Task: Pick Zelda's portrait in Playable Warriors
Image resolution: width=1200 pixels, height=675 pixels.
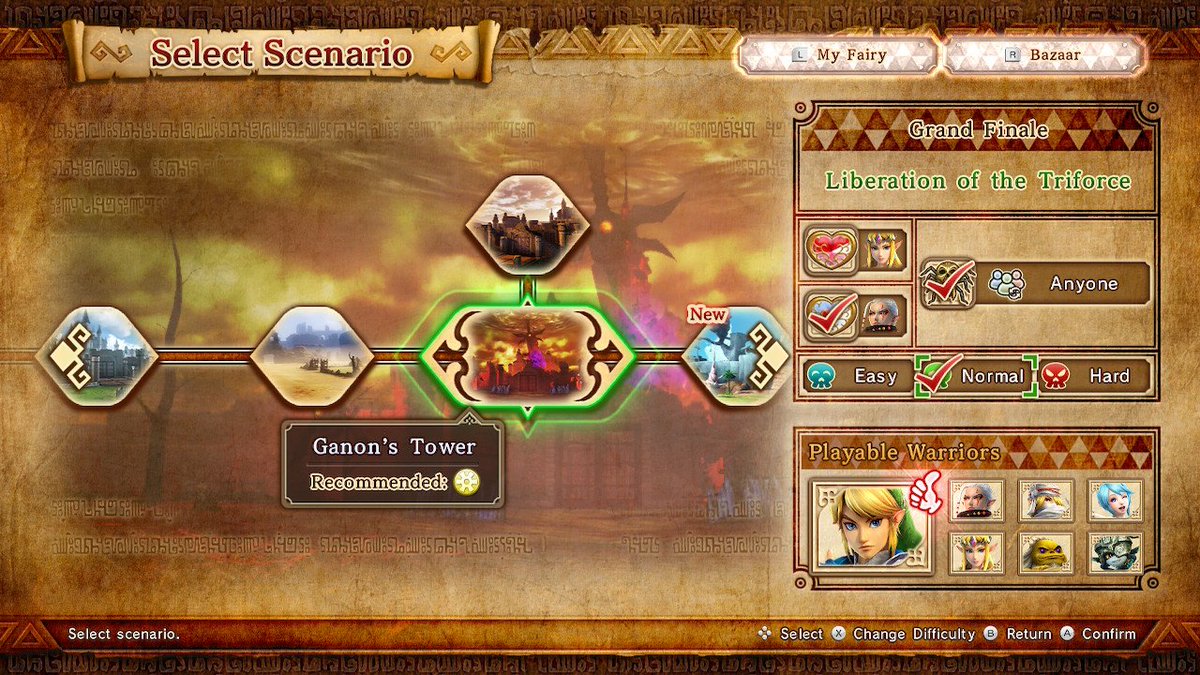Action: tap(976, 551)
